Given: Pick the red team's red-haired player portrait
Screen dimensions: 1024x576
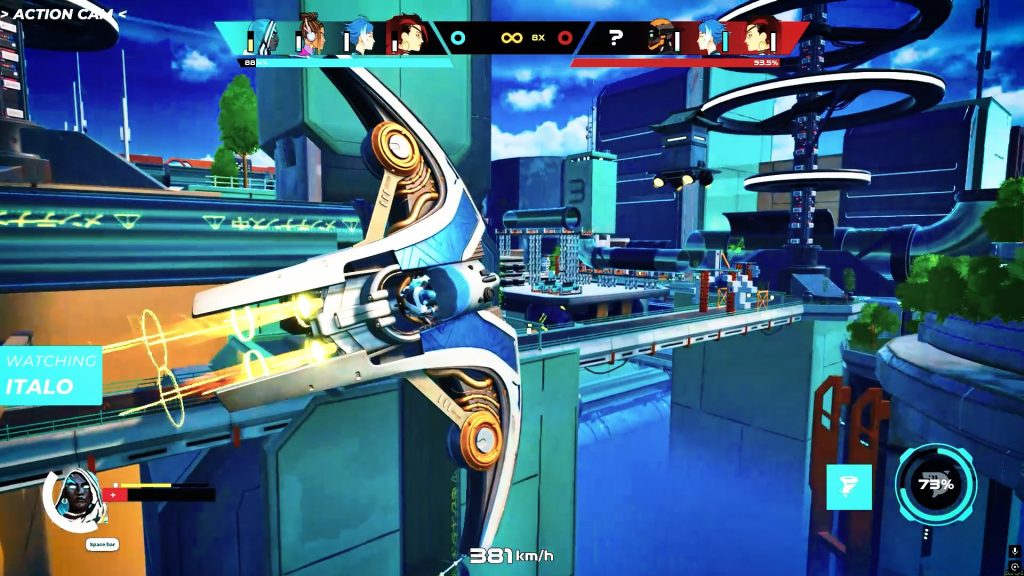Looking at the screenshot, I should point(762,38).
